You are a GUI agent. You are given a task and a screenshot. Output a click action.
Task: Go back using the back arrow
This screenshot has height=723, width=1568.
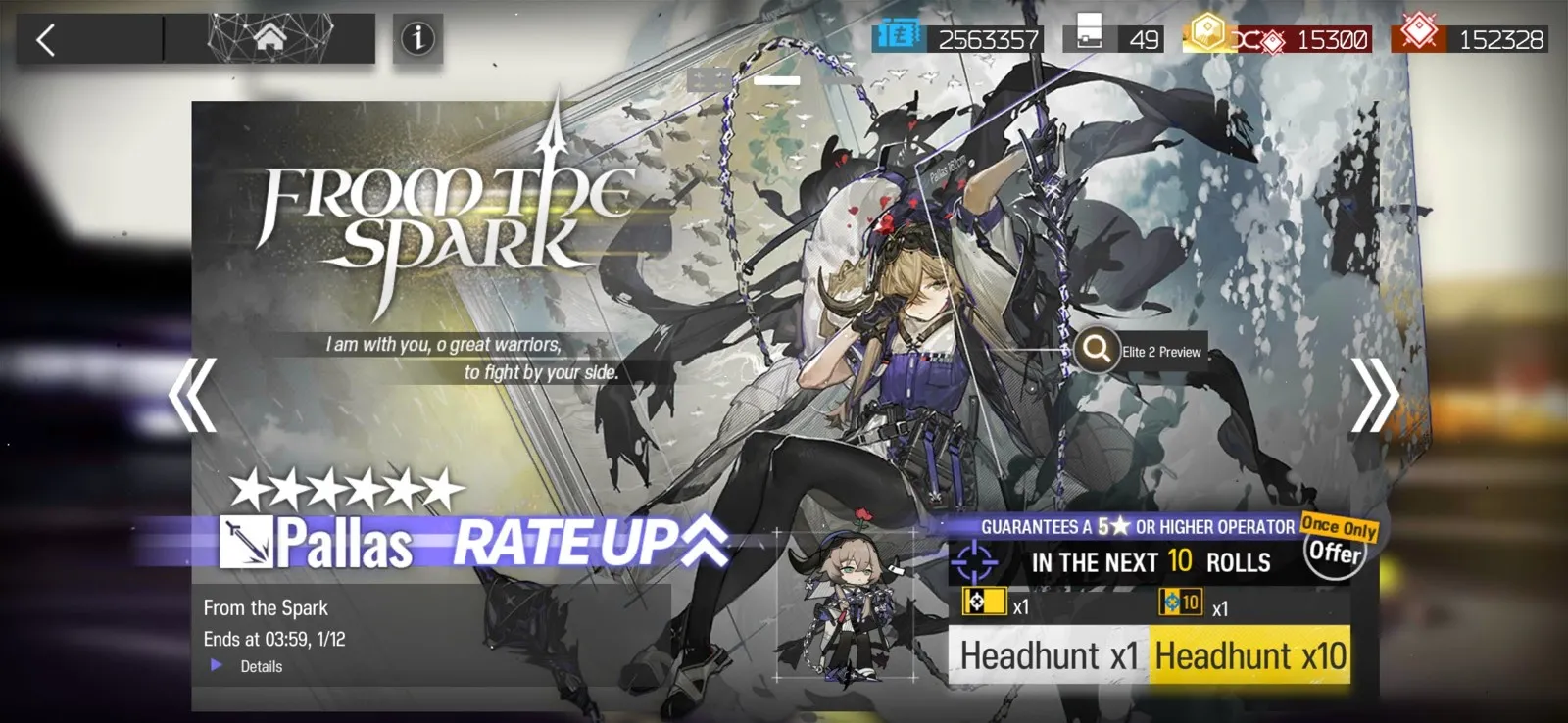click(46, 40)
